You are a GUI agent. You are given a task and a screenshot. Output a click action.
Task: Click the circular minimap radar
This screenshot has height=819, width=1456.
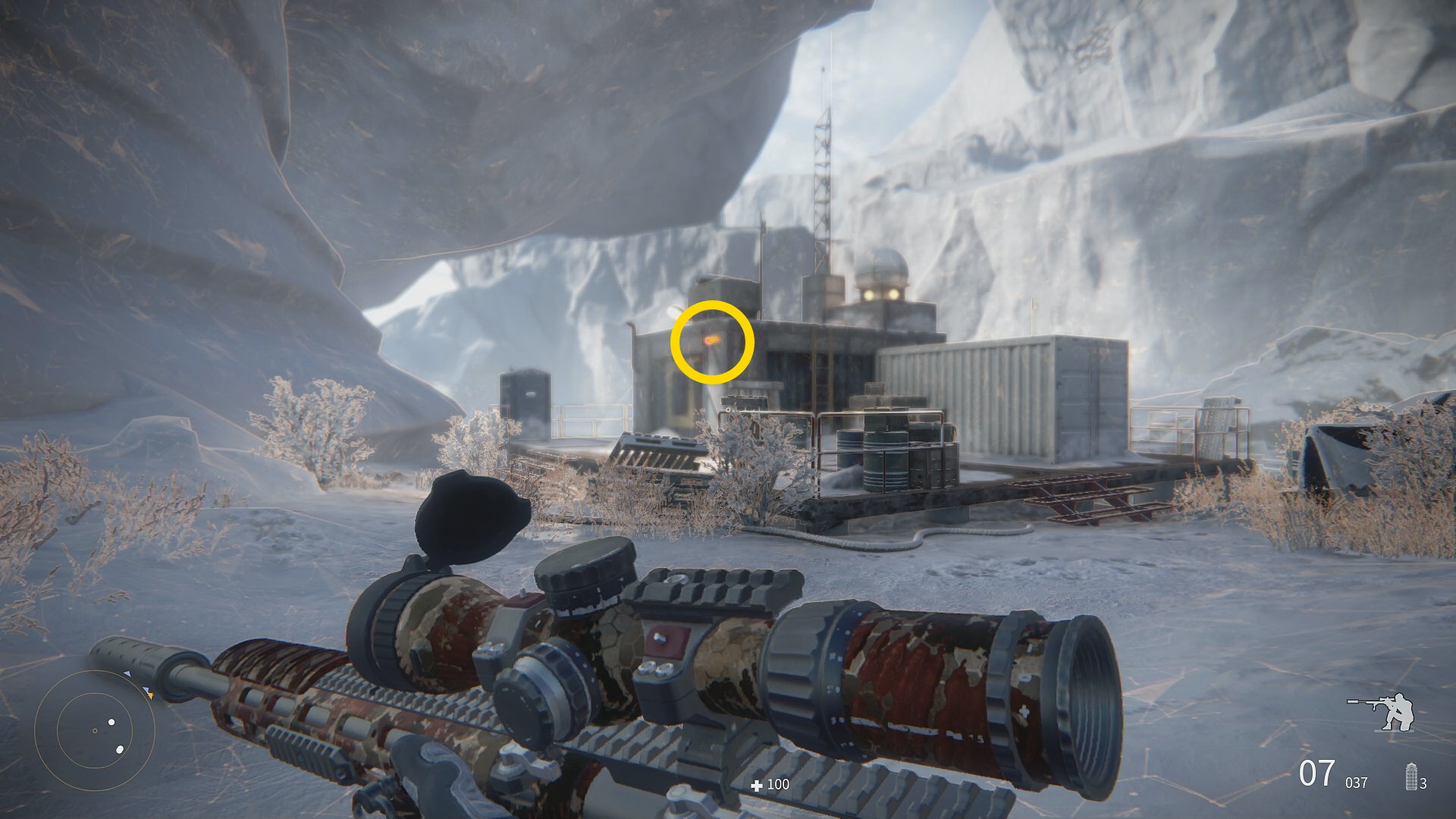[95, 730]
